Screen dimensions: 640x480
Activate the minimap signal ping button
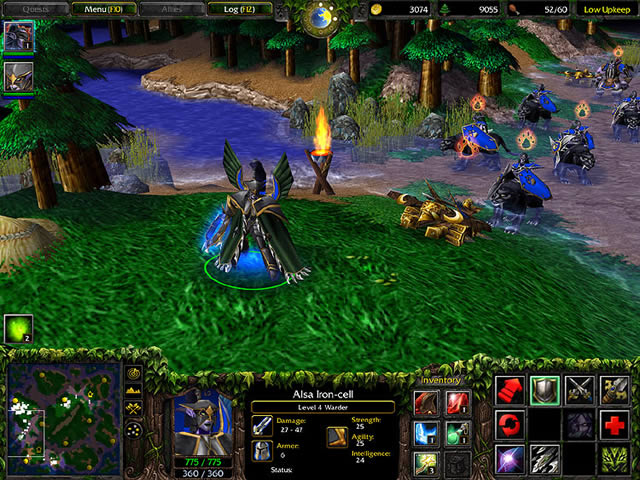coord(135,375)
